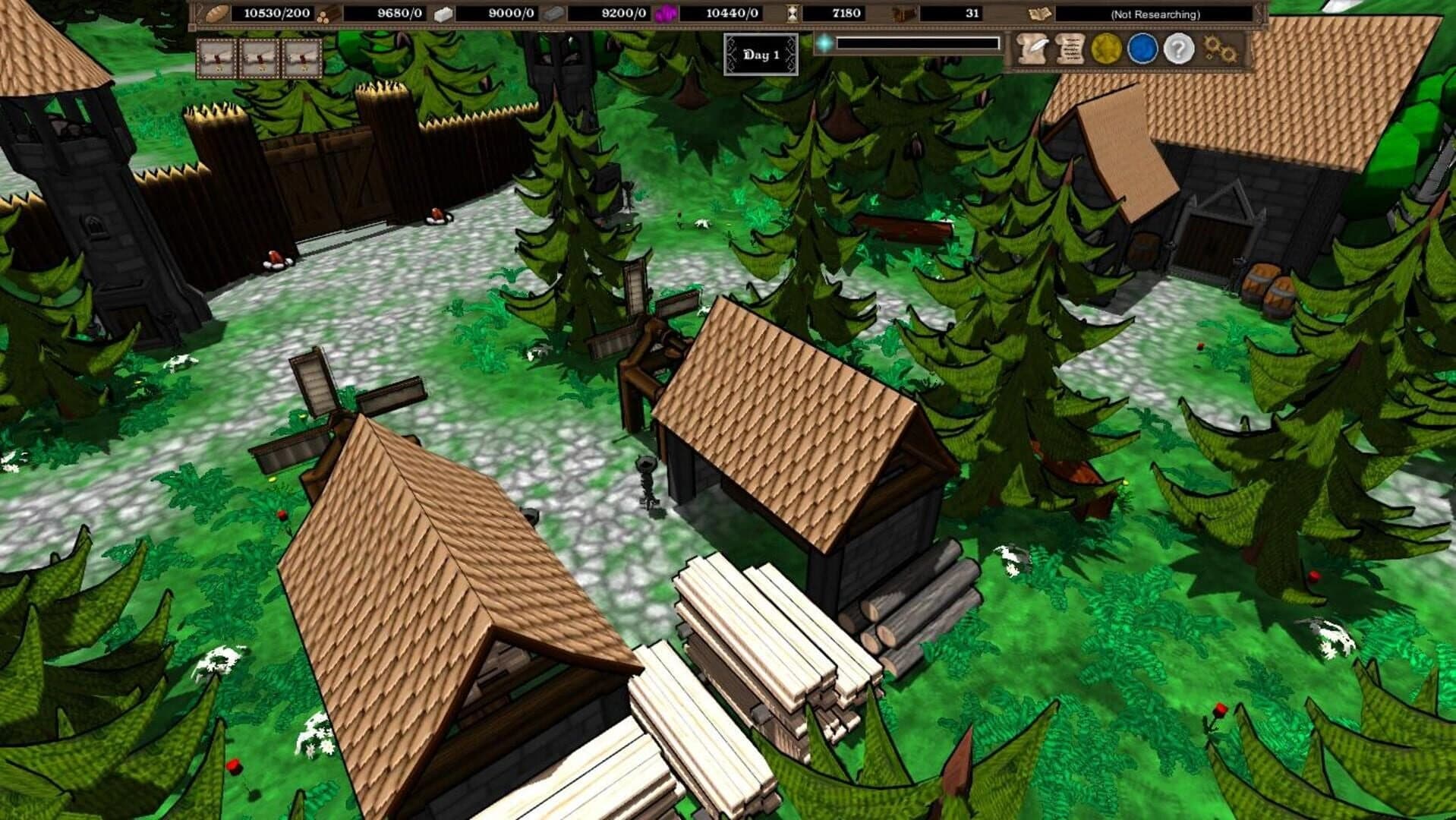
Task: Open the help question mark
Action: [x=1177, y=49]
